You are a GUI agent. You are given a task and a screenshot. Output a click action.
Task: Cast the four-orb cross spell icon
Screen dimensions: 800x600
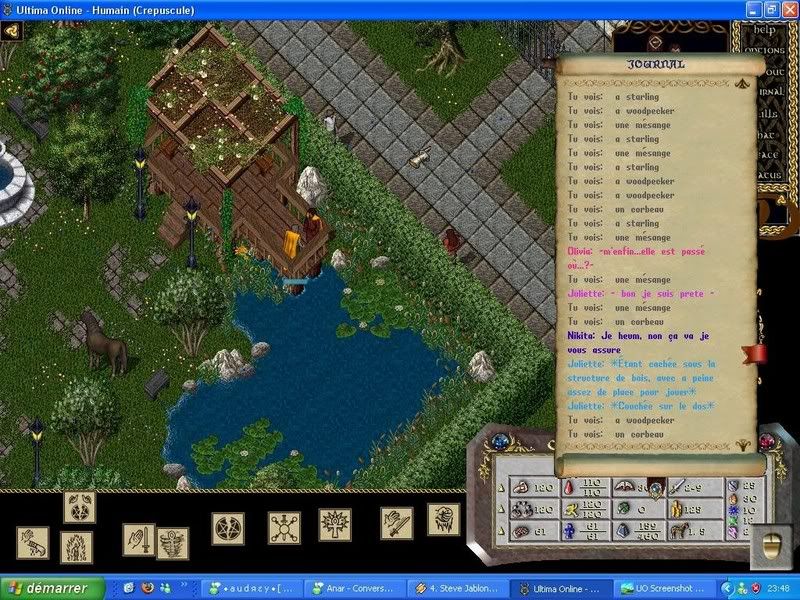click(x=284, y=528)
